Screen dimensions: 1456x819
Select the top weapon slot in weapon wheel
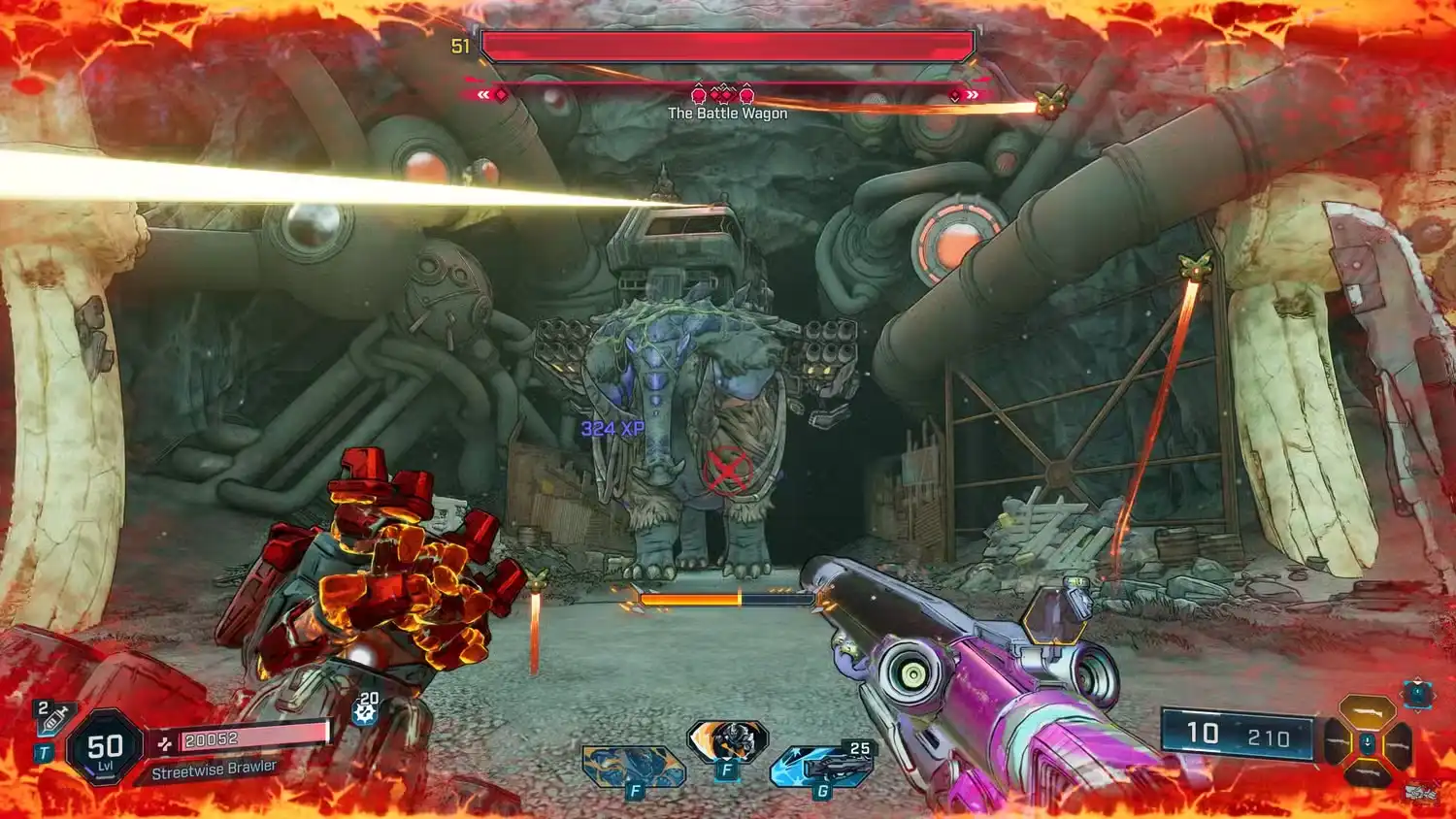pos(1369,711)
